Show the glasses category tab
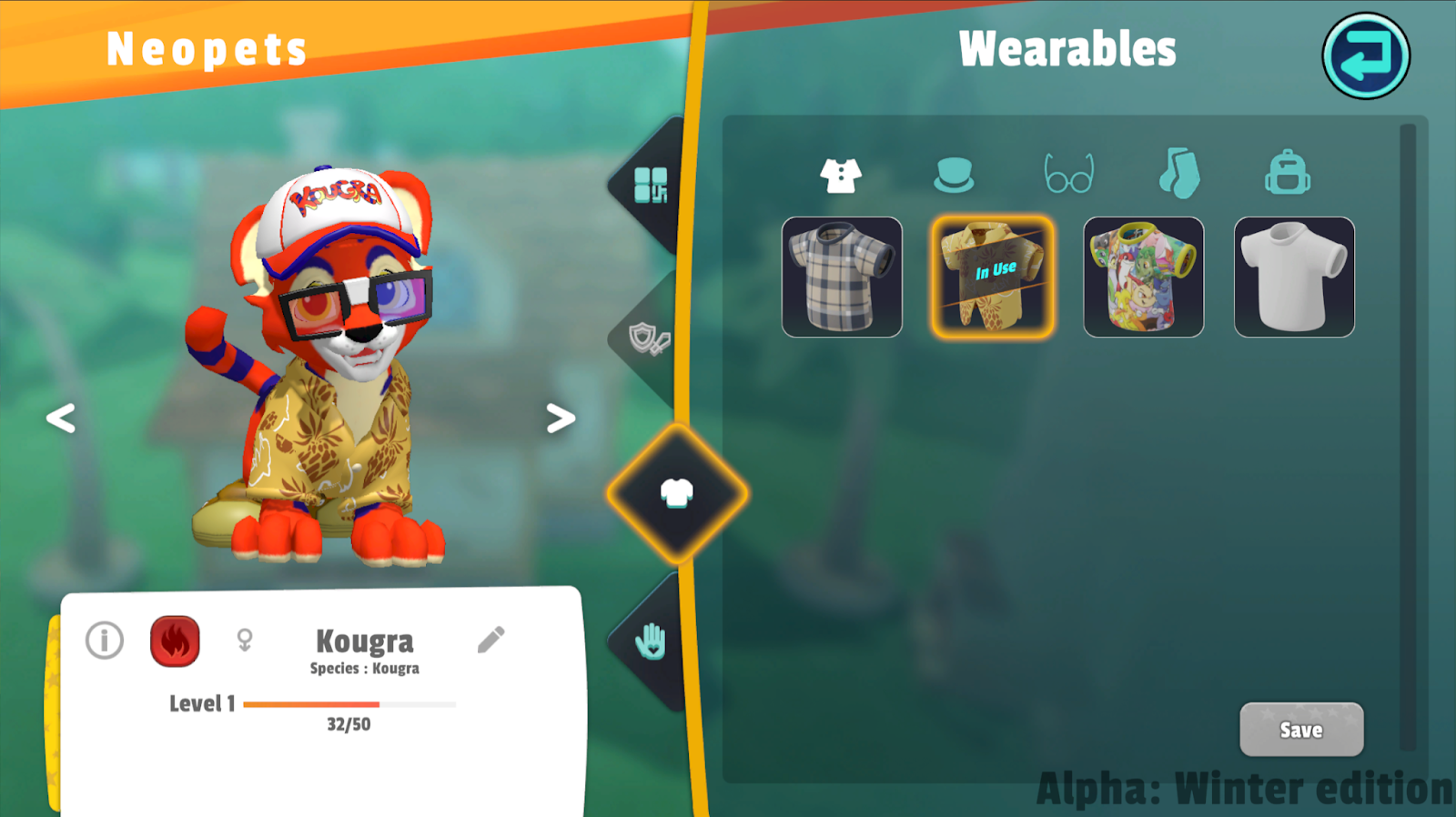Viewport: 1456px width, 817px height. 1068,175
